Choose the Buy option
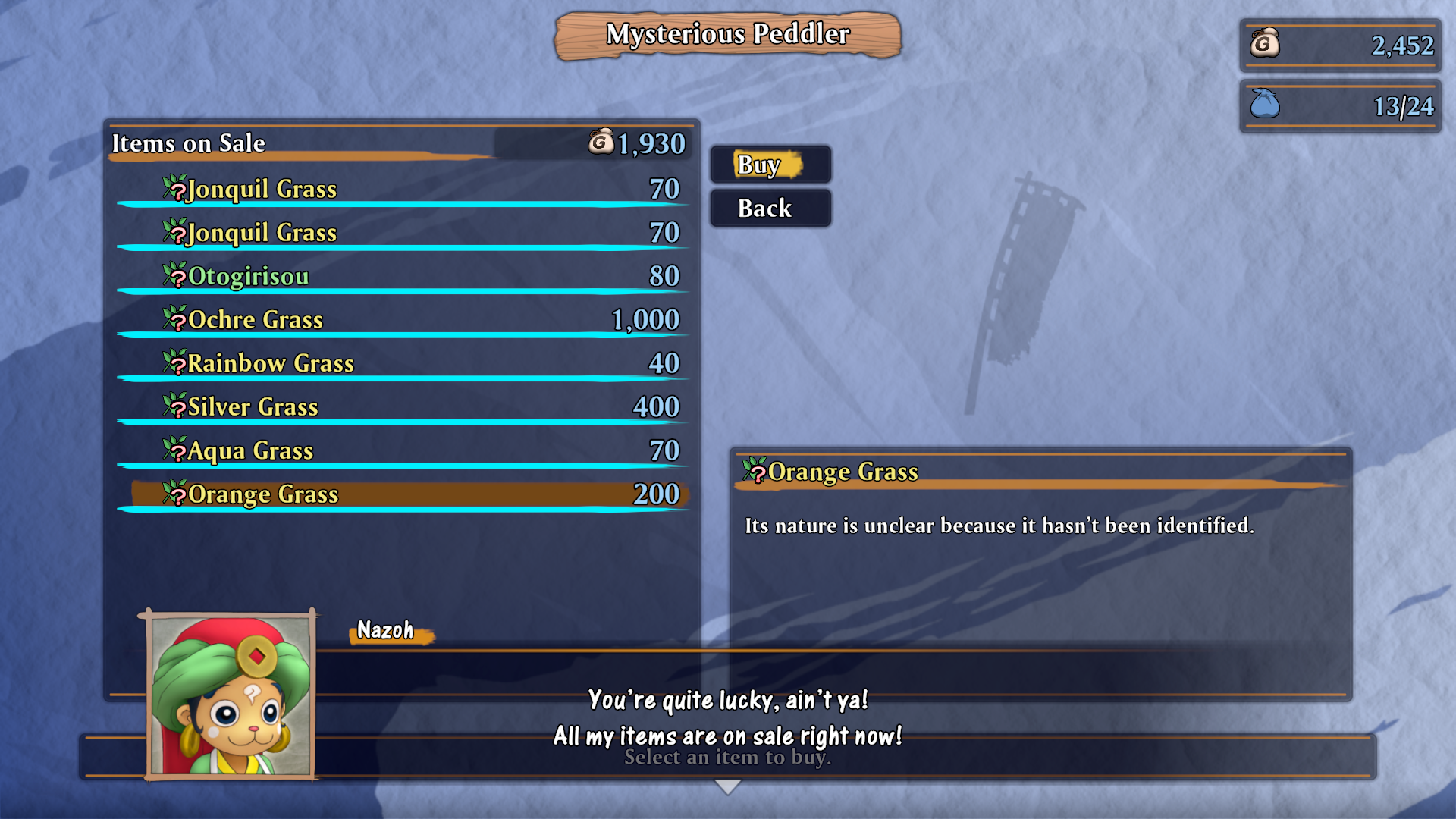Viewport: 1456px width, 819px height. pos(770,165)
